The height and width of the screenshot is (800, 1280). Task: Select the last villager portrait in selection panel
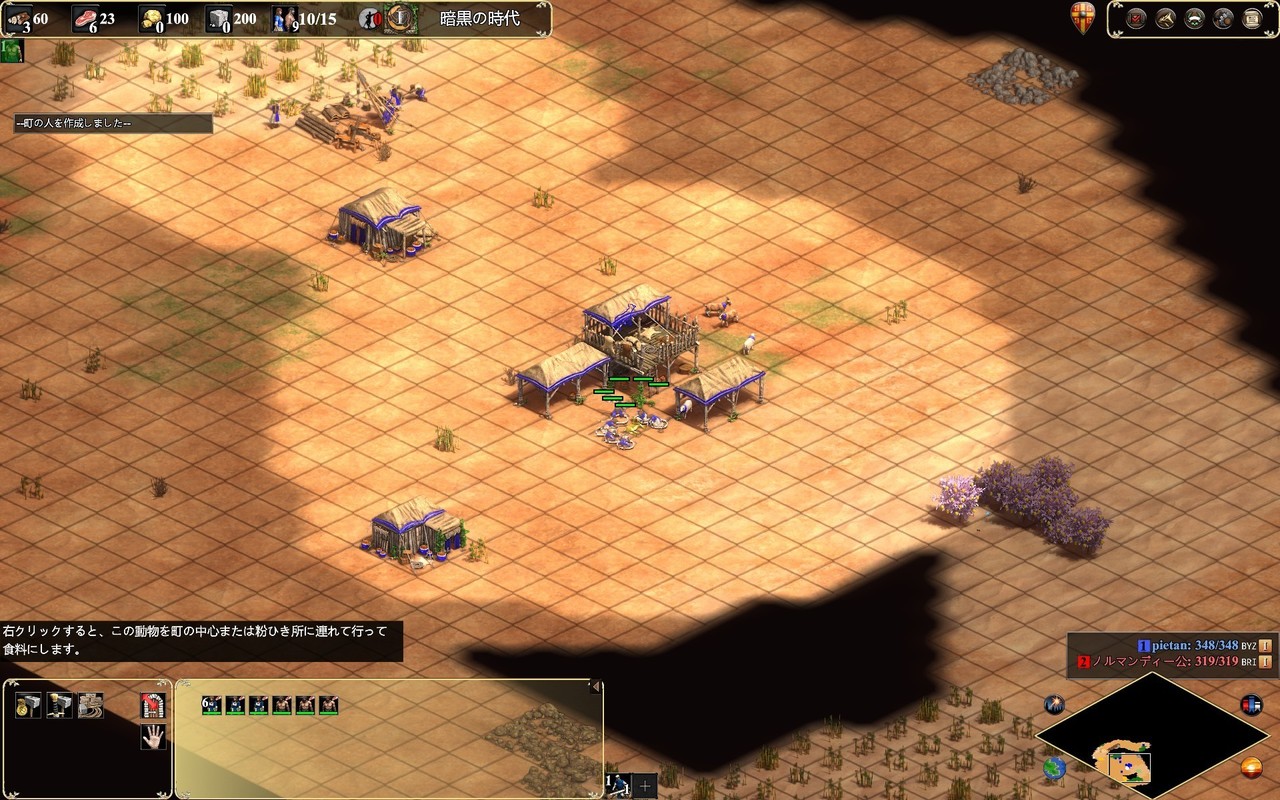[x=328, y=705]
